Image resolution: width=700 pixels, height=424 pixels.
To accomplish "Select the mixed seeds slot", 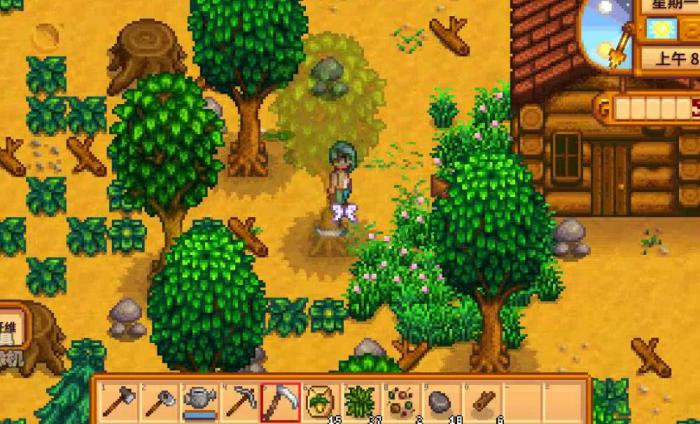I will tap(401, 402).
